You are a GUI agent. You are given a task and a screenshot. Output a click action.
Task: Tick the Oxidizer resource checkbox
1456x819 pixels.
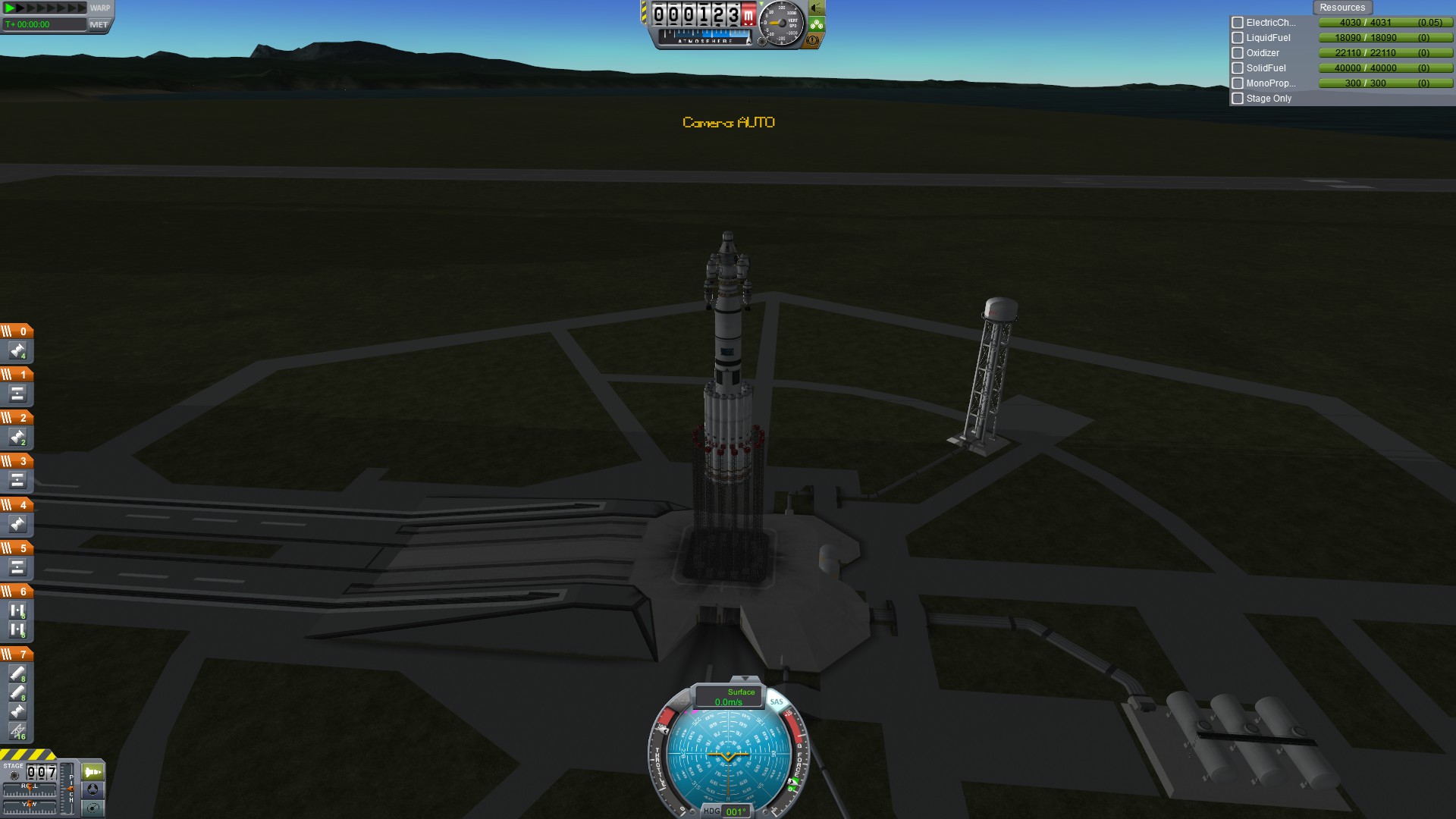tap(1238, 53)
